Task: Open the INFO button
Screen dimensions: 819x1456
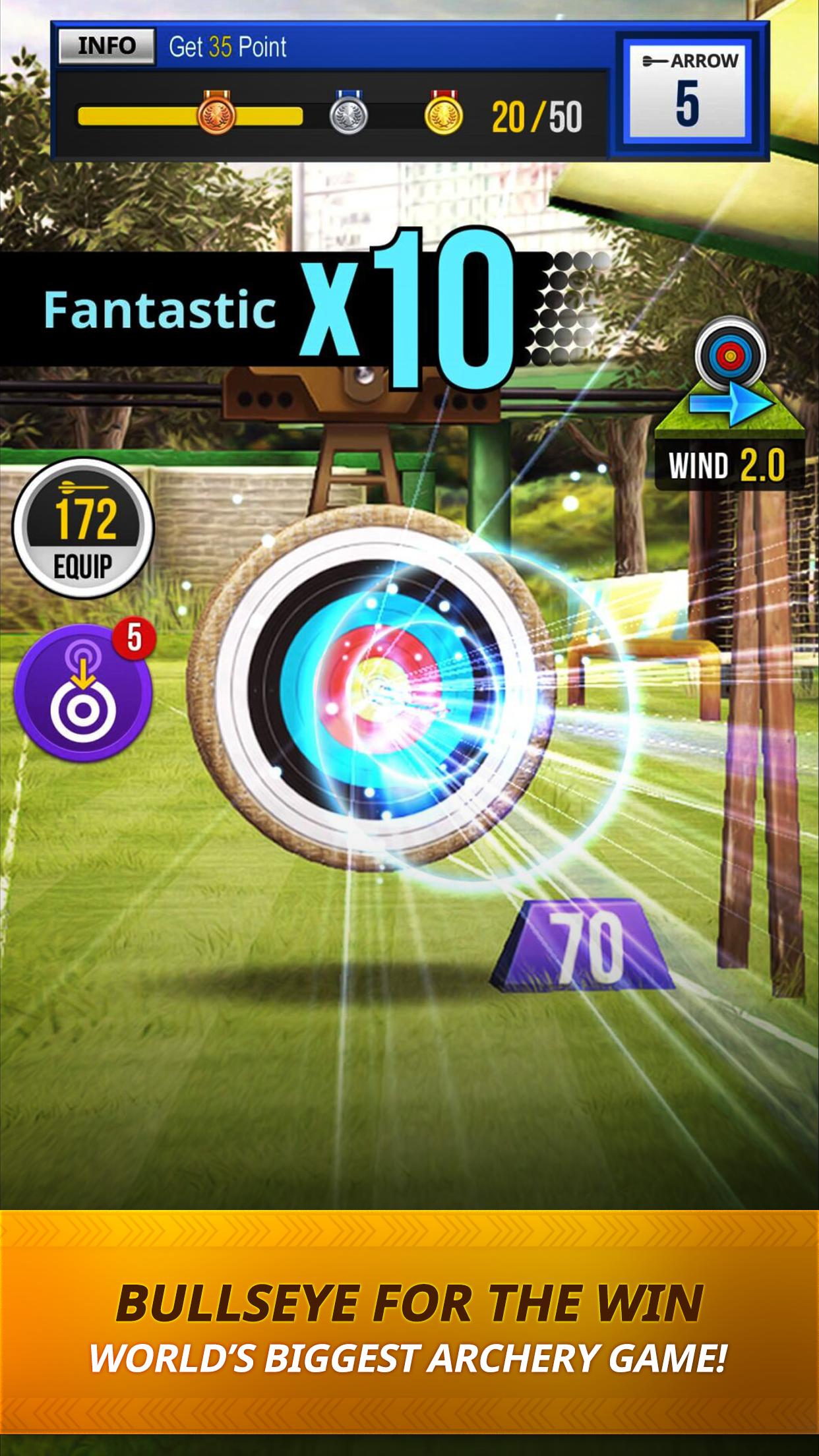Action: 106,46
